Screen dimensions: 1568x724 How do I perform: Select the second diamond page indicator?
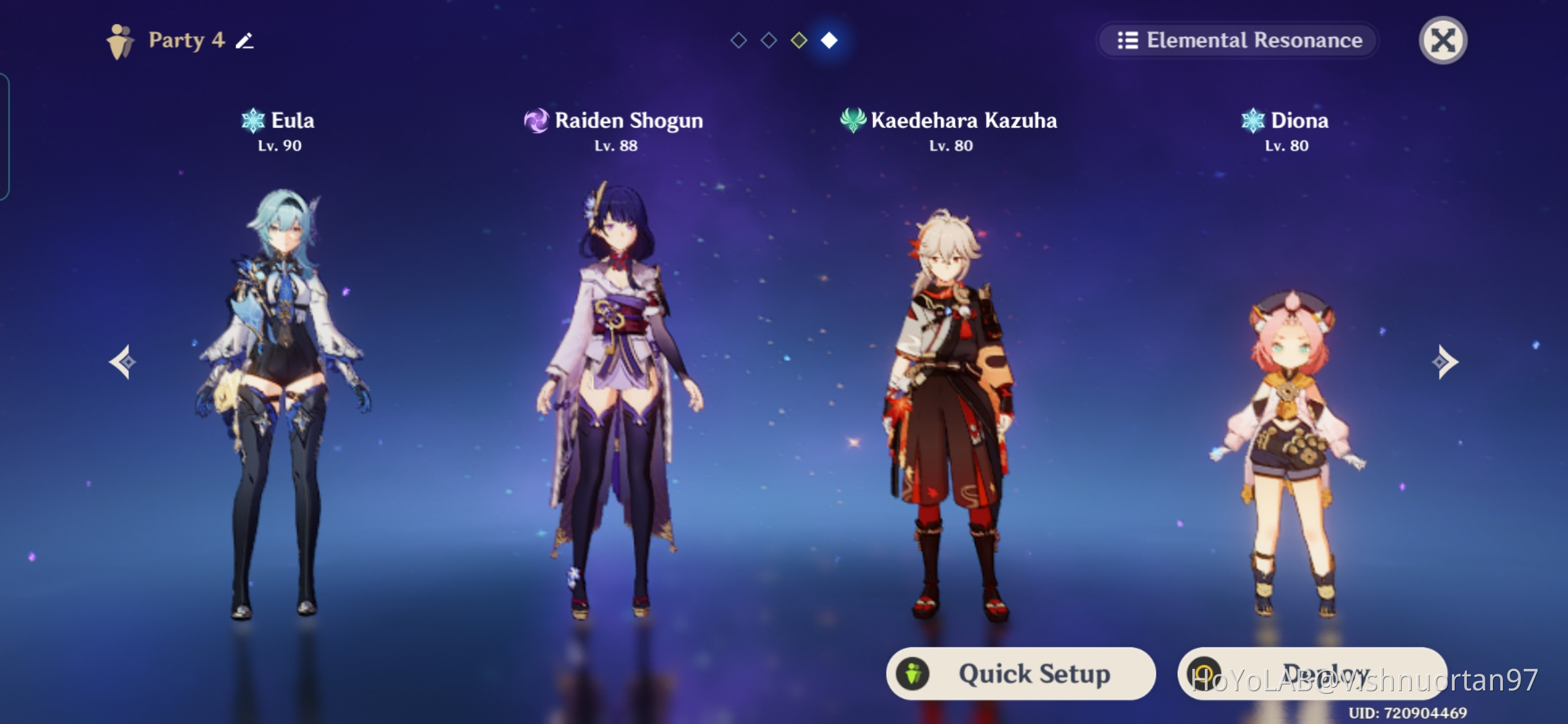(769, 40)
